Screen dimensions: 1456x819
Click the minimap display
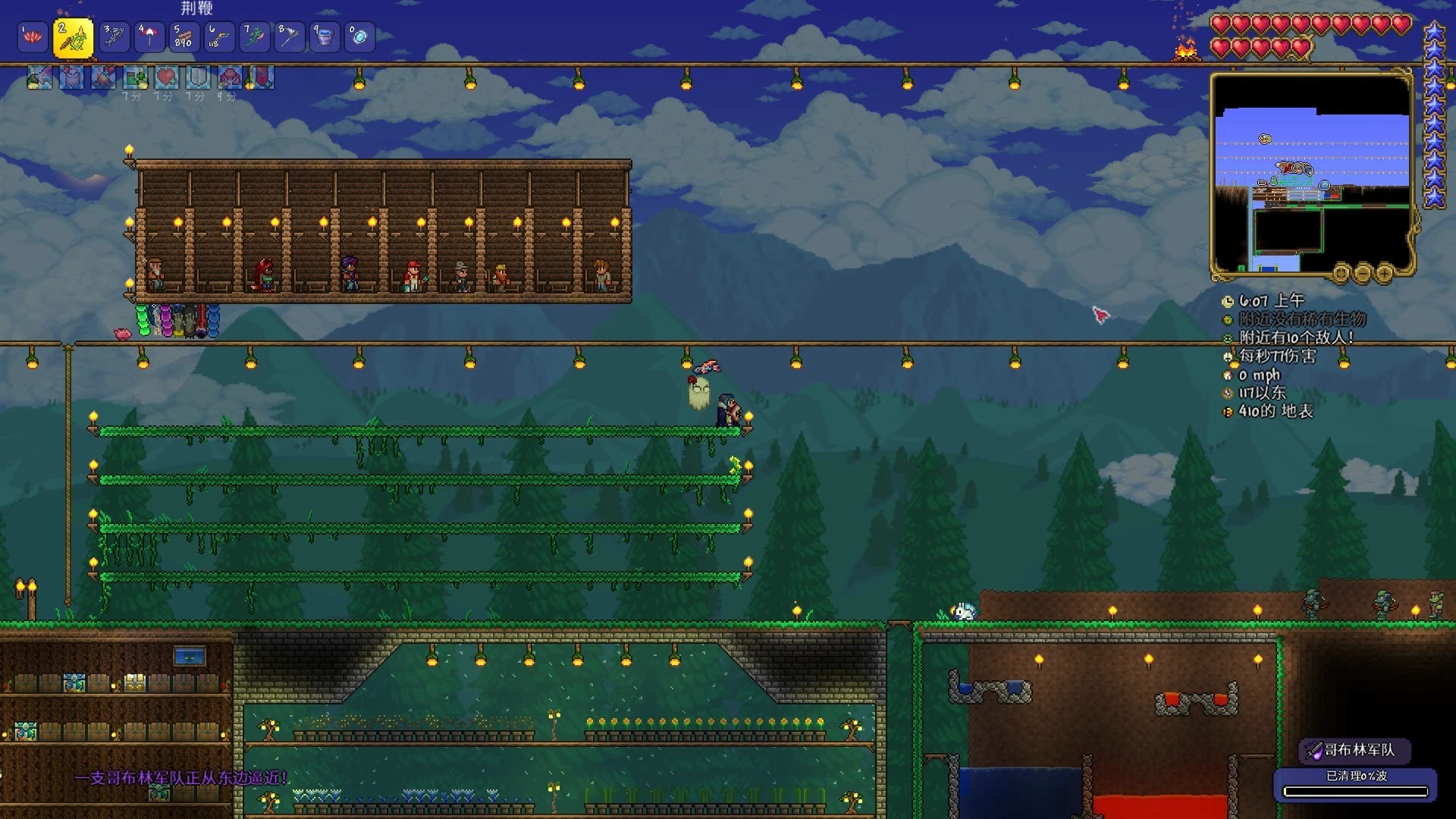(1311, 174)
